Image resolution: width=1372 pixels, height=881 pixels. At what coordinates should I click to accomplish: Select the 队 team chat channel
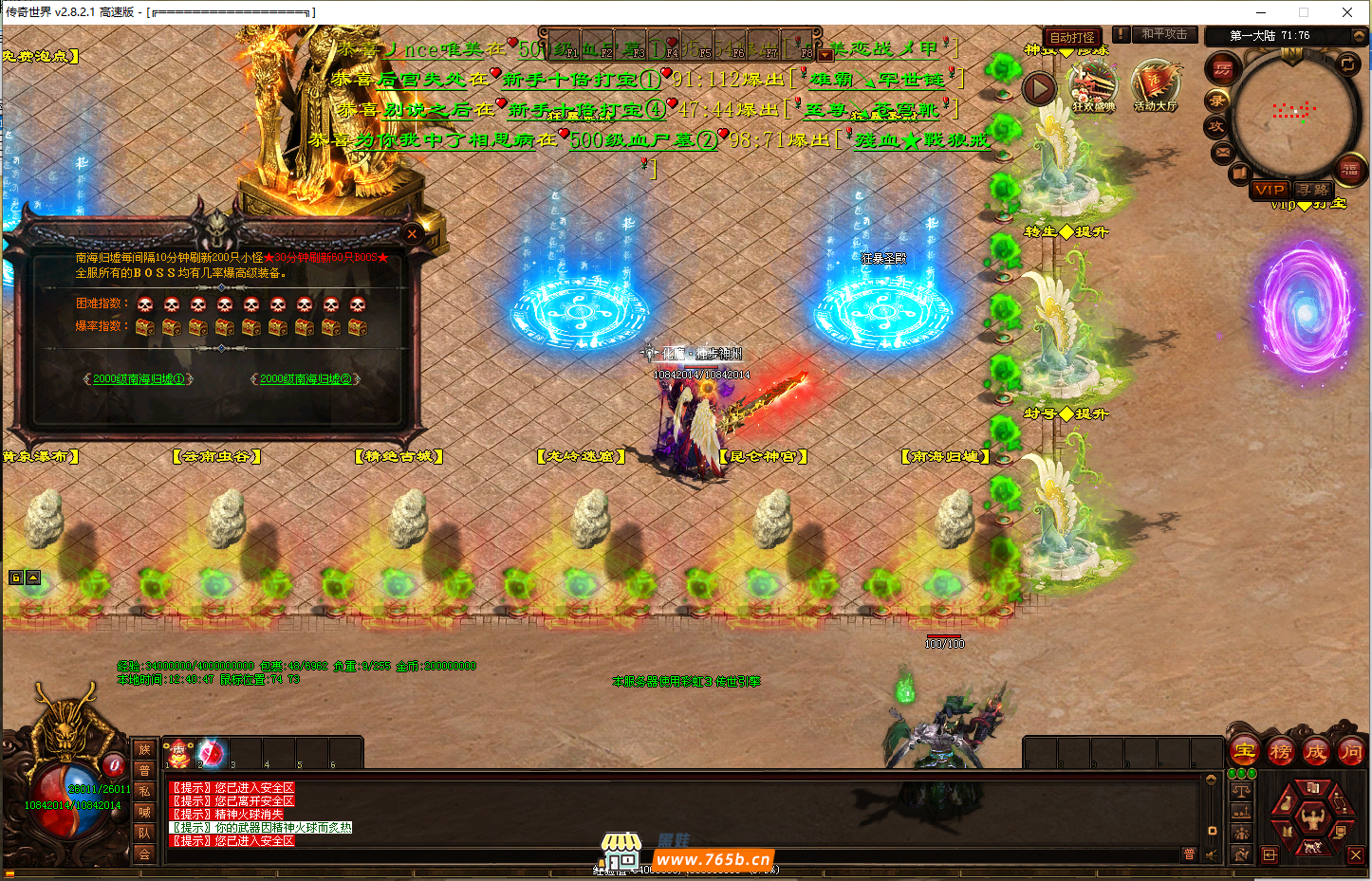144,833
